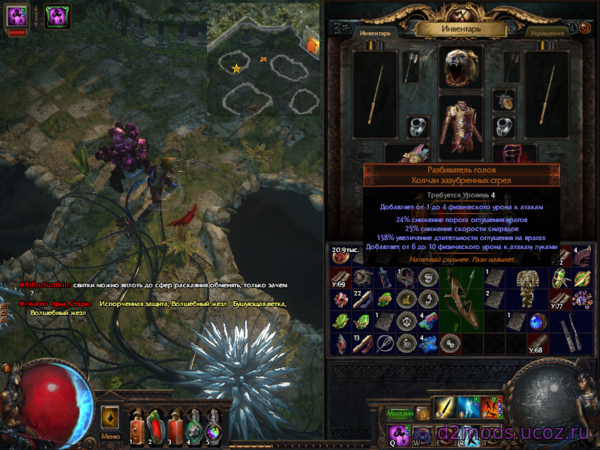Select the bear head helmet slot
Image resolution: width=600 pixels, height=450 pixels.
(460, 67)
